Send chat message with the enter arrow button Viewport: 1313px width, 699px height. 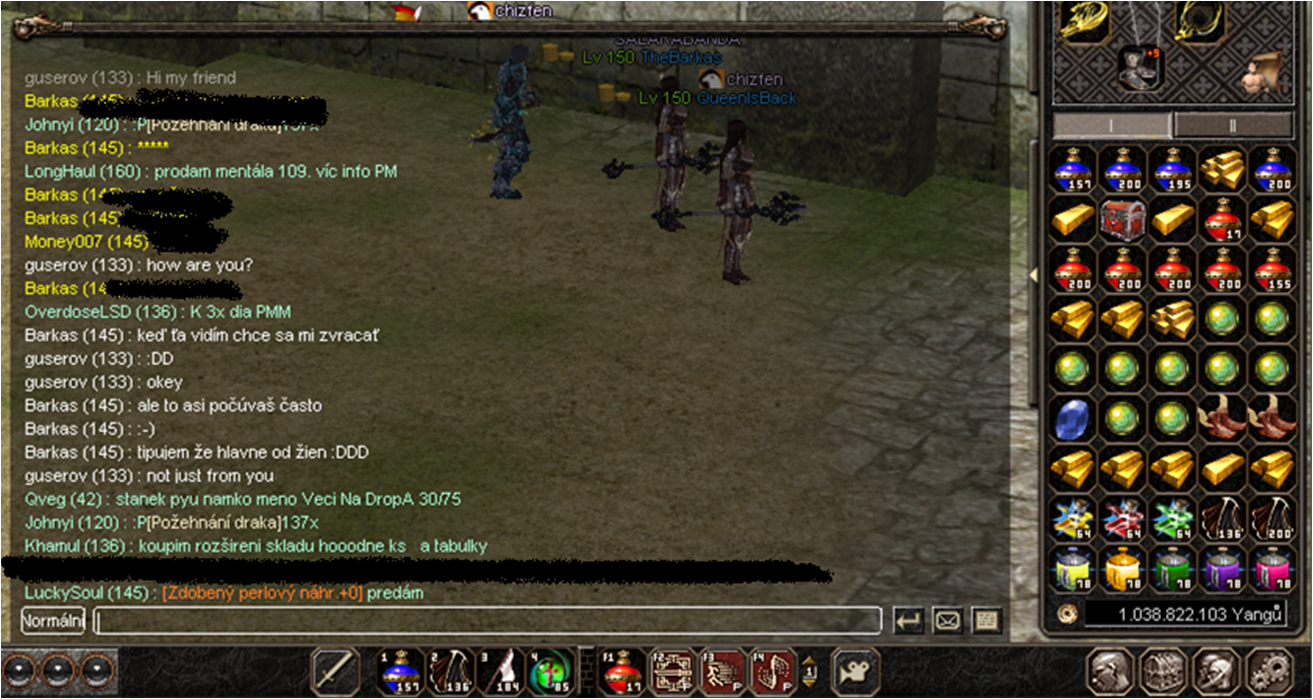(909, 621)
